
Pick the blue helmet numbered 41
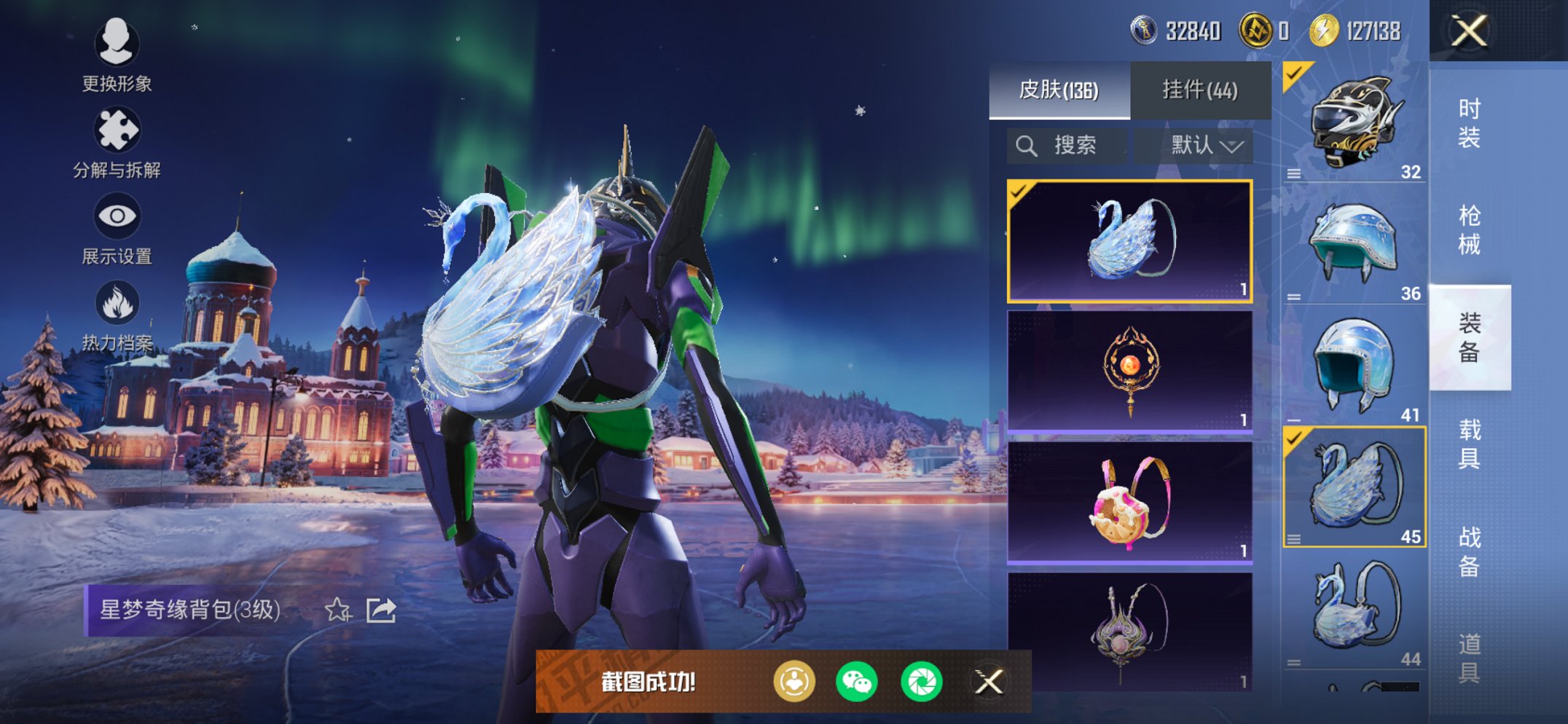pos(1353,366)
